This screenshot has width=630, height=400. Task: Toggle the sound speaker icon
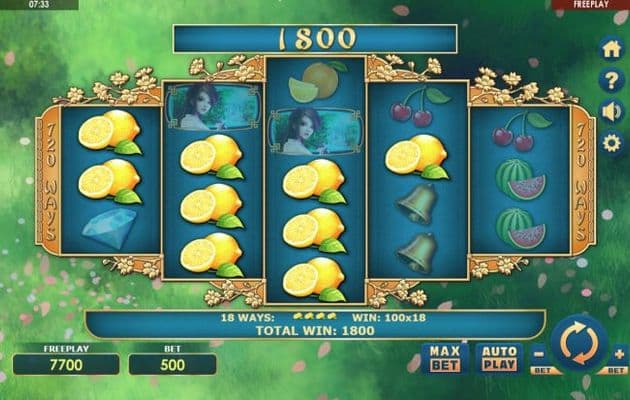pyautogui.click(x=611, y=111)
